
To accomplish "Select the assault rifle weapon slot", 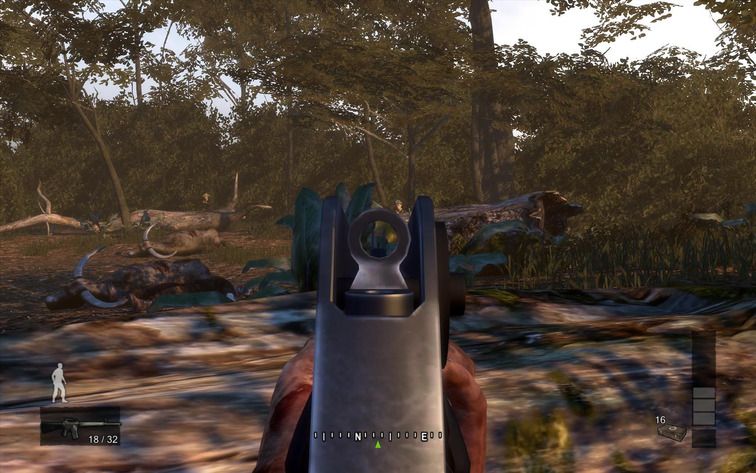I will pos(79,425).
